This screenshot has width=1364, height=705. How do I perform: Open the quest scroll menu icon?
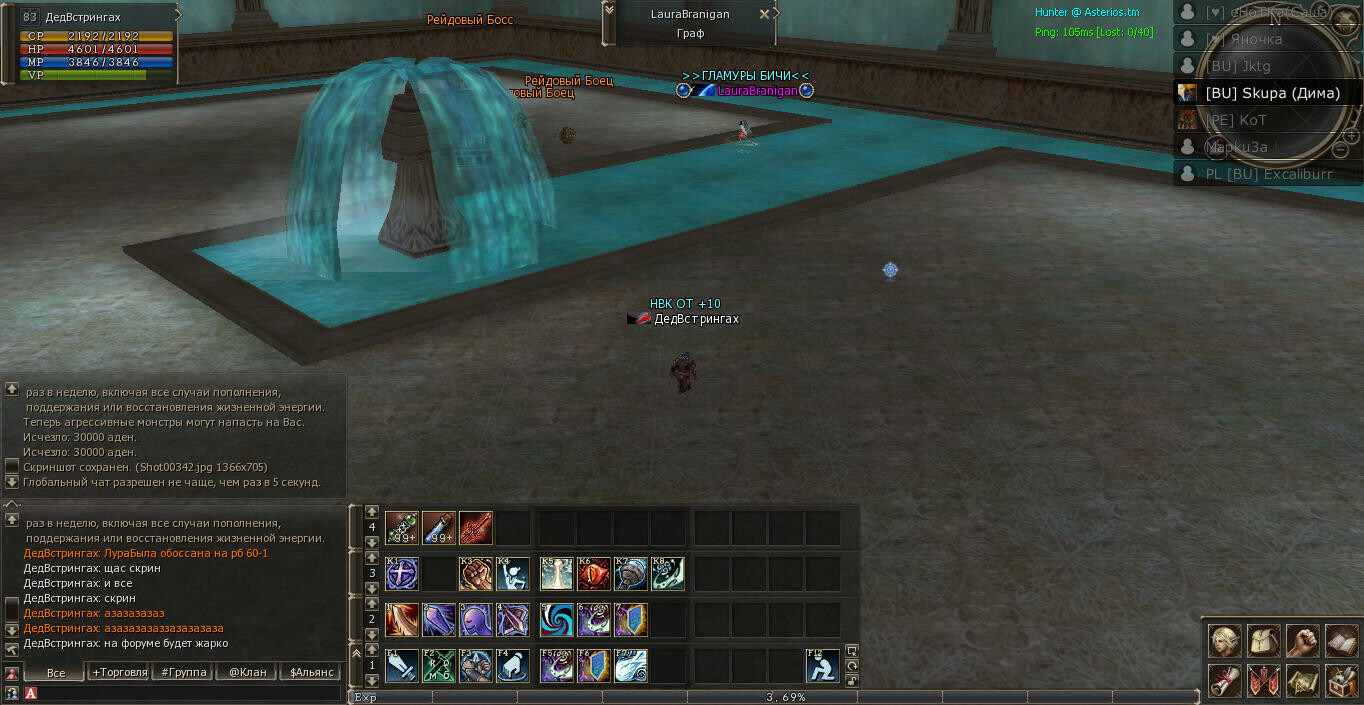(x=1224, y=680)
